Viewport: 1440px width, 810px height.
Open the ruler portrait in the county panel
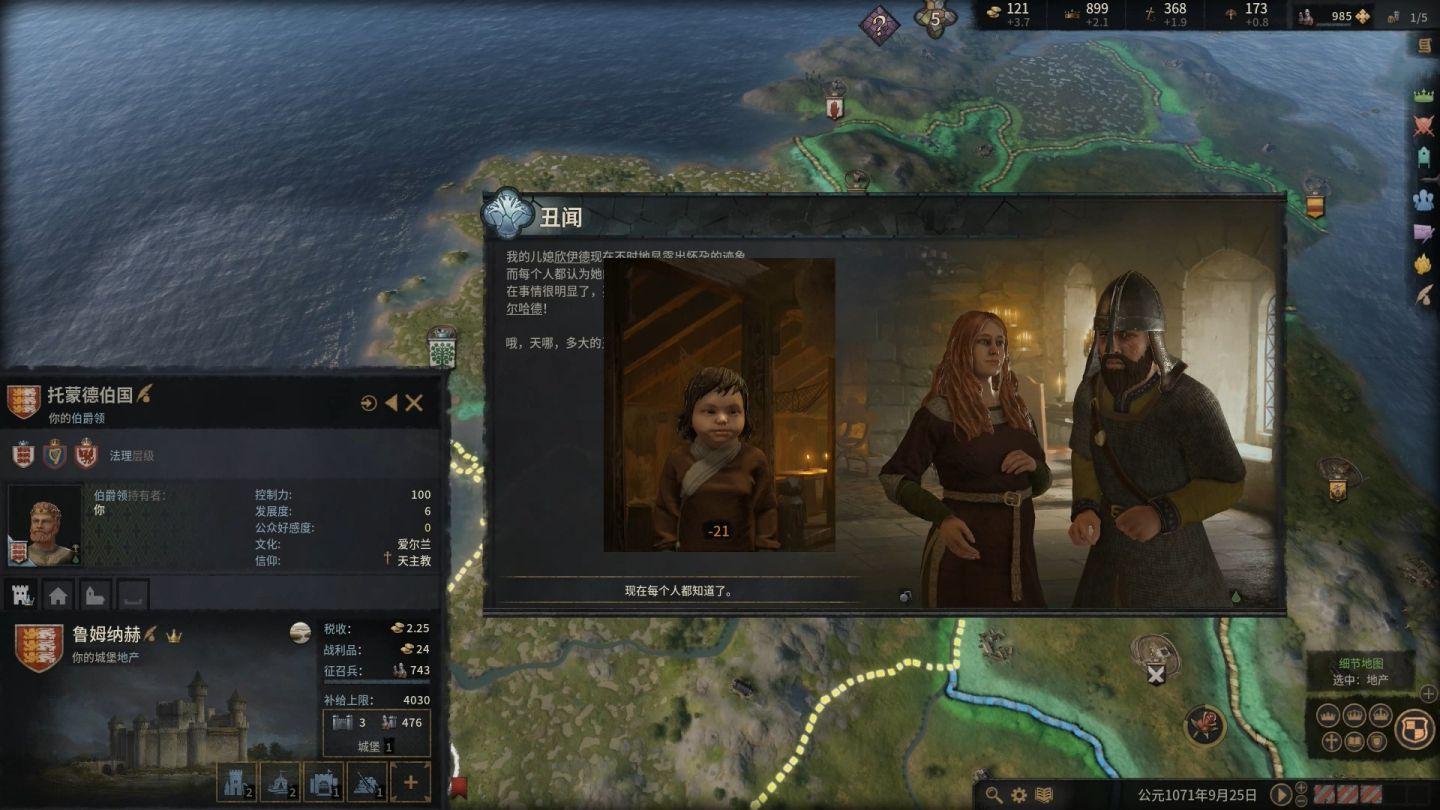point(44,526)
